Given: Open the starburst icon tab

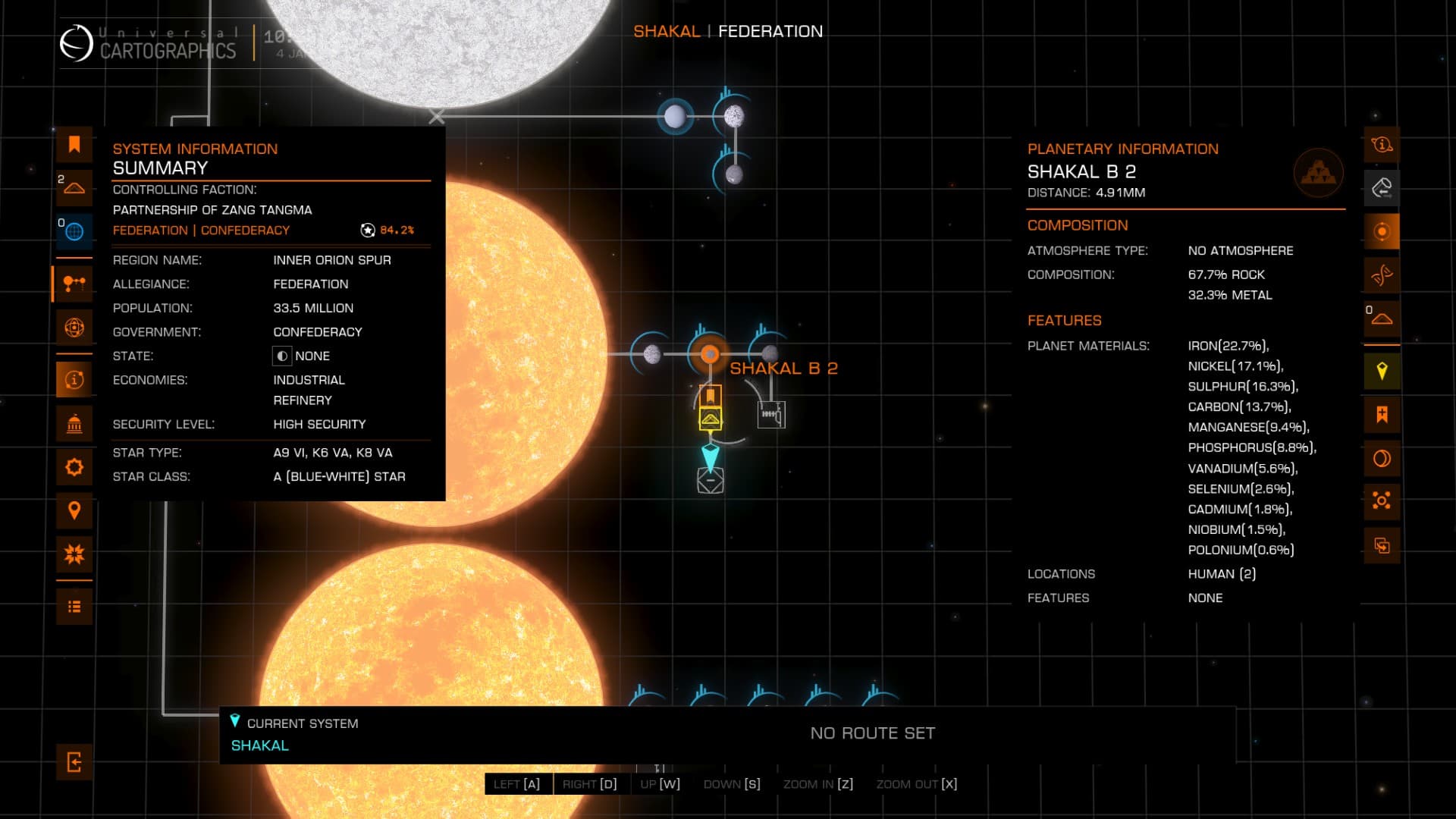Looking at the screenshot, I should tap(74, 554).
